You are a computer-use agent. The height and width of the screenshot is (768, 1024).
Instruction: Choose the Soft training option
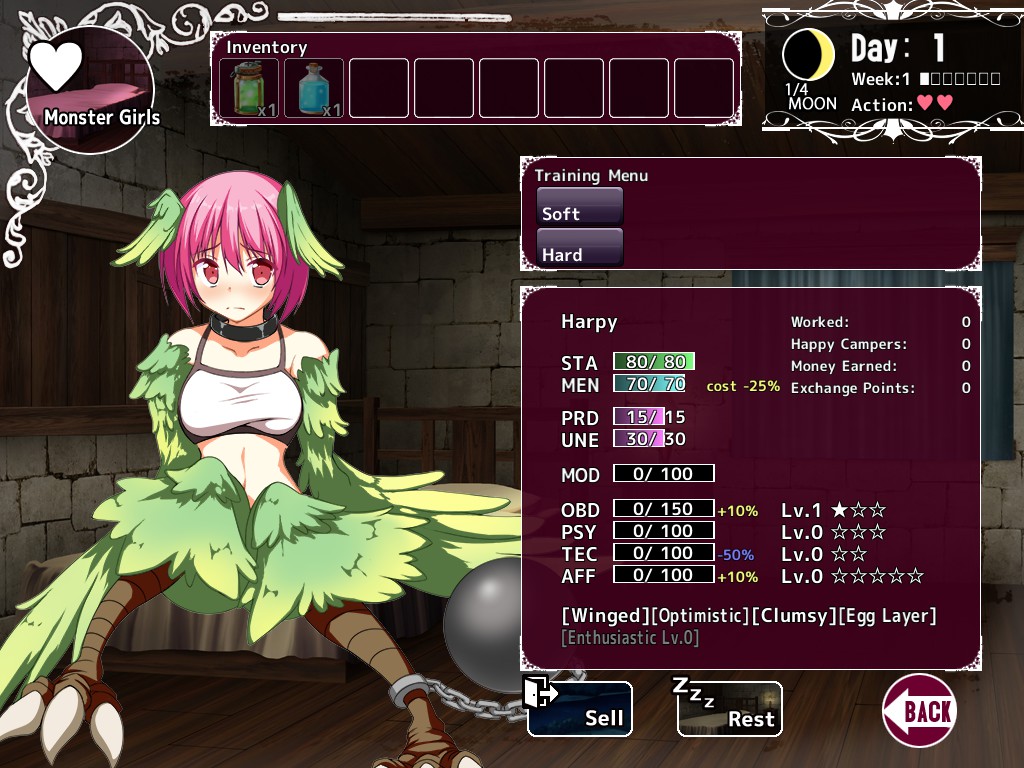pyautogui.click(x=580, y=207)
